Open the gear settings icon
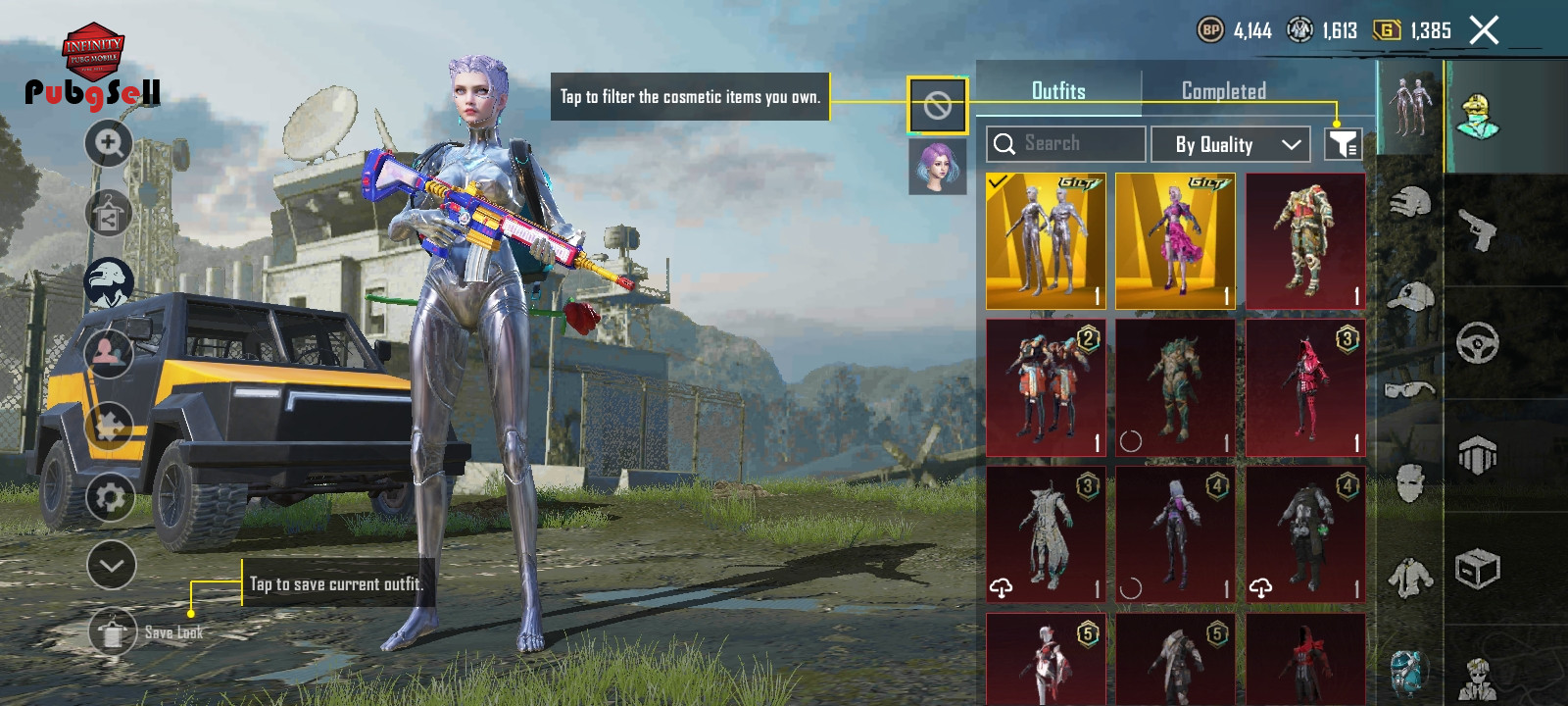This screenshot has height=706, width=1568. tap(110, 497)
